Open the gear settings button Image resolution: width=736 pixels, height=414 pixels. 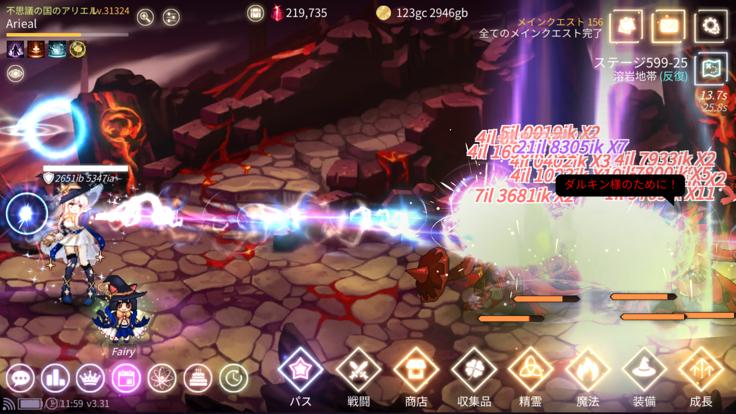pyautogui.click(x=711, y=26)
